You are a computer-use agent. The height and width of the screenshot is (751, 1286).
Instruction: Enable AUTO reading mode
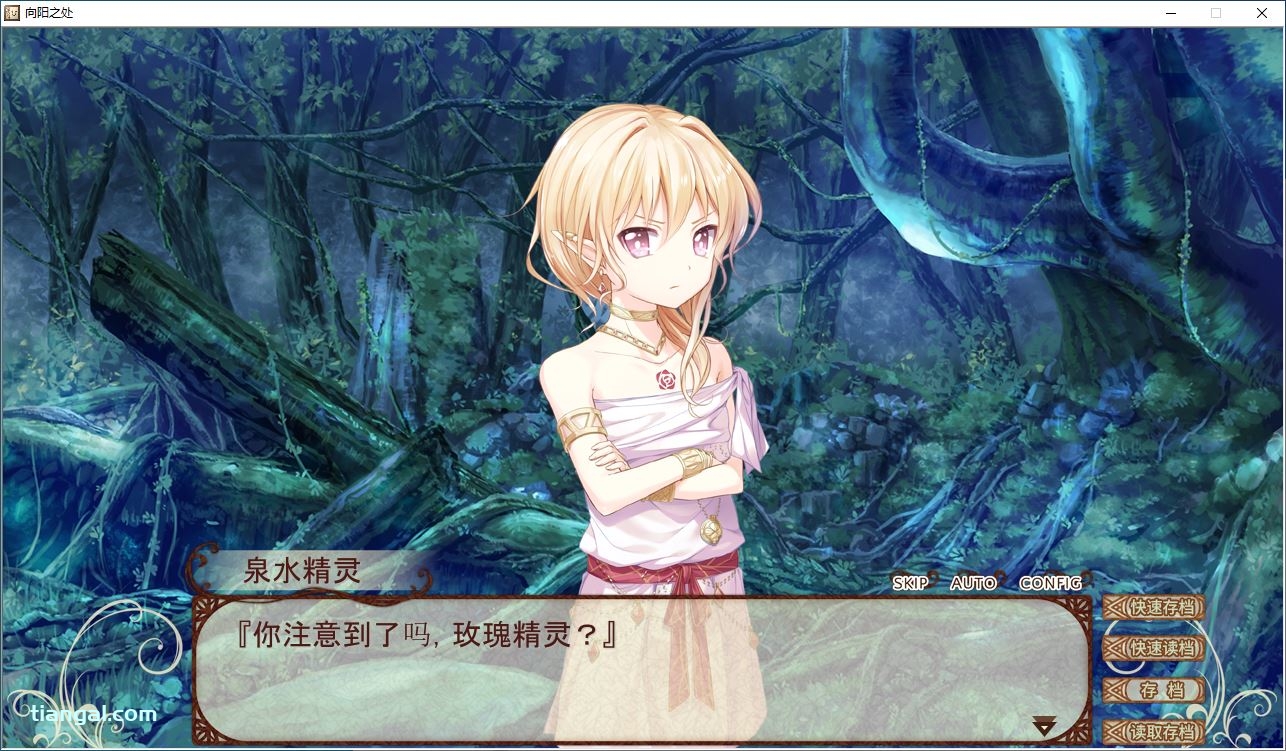972,583
